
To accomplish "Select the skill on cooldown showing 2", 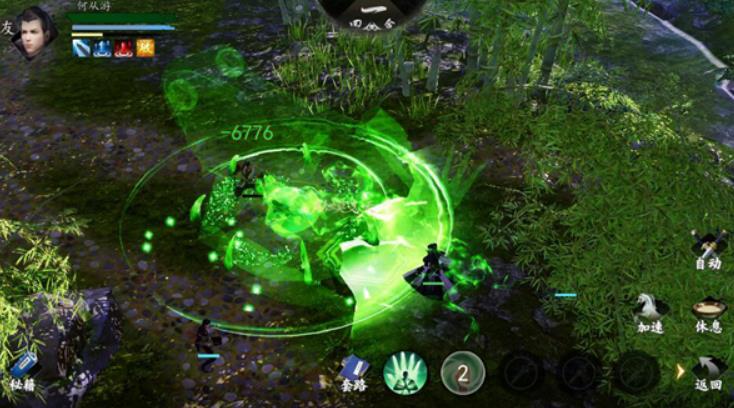I will pos(463,372).
